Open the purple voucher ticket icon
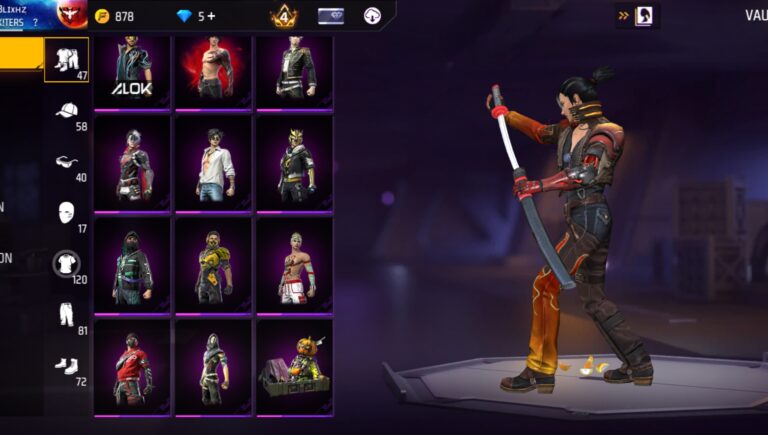Screen dimensions: 768x435 331,16
